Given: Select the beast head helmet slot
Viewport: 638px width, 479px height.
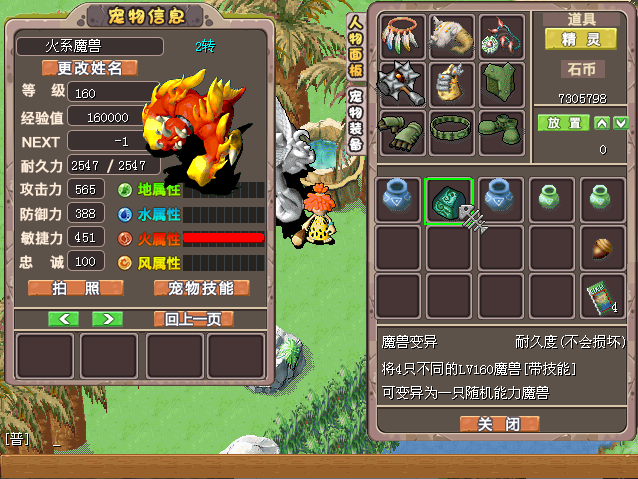Looking at the screenshot, I should tap(451, 36).
